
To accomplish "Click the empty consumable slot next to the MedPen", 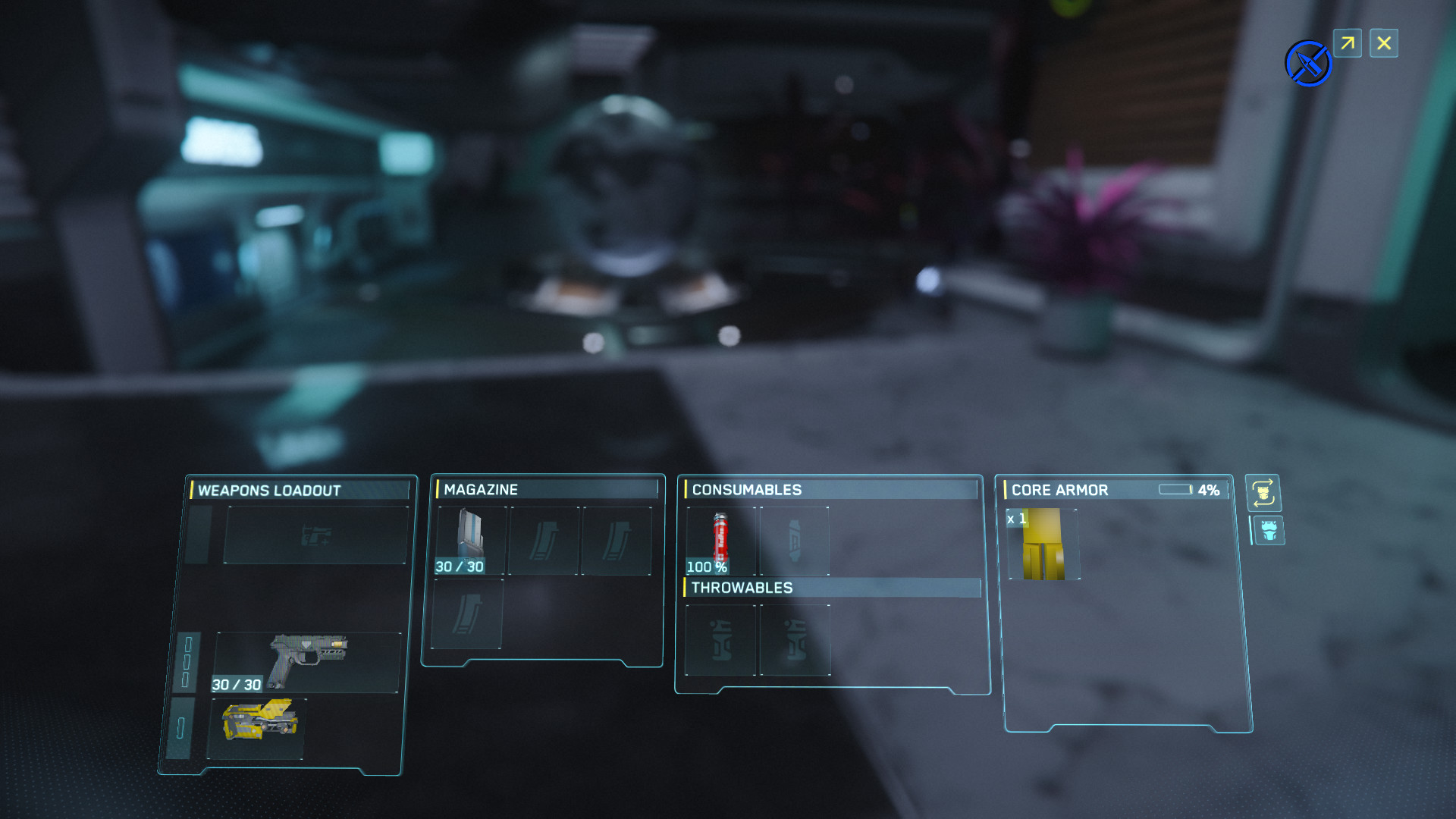I will (x=795, y=540).
